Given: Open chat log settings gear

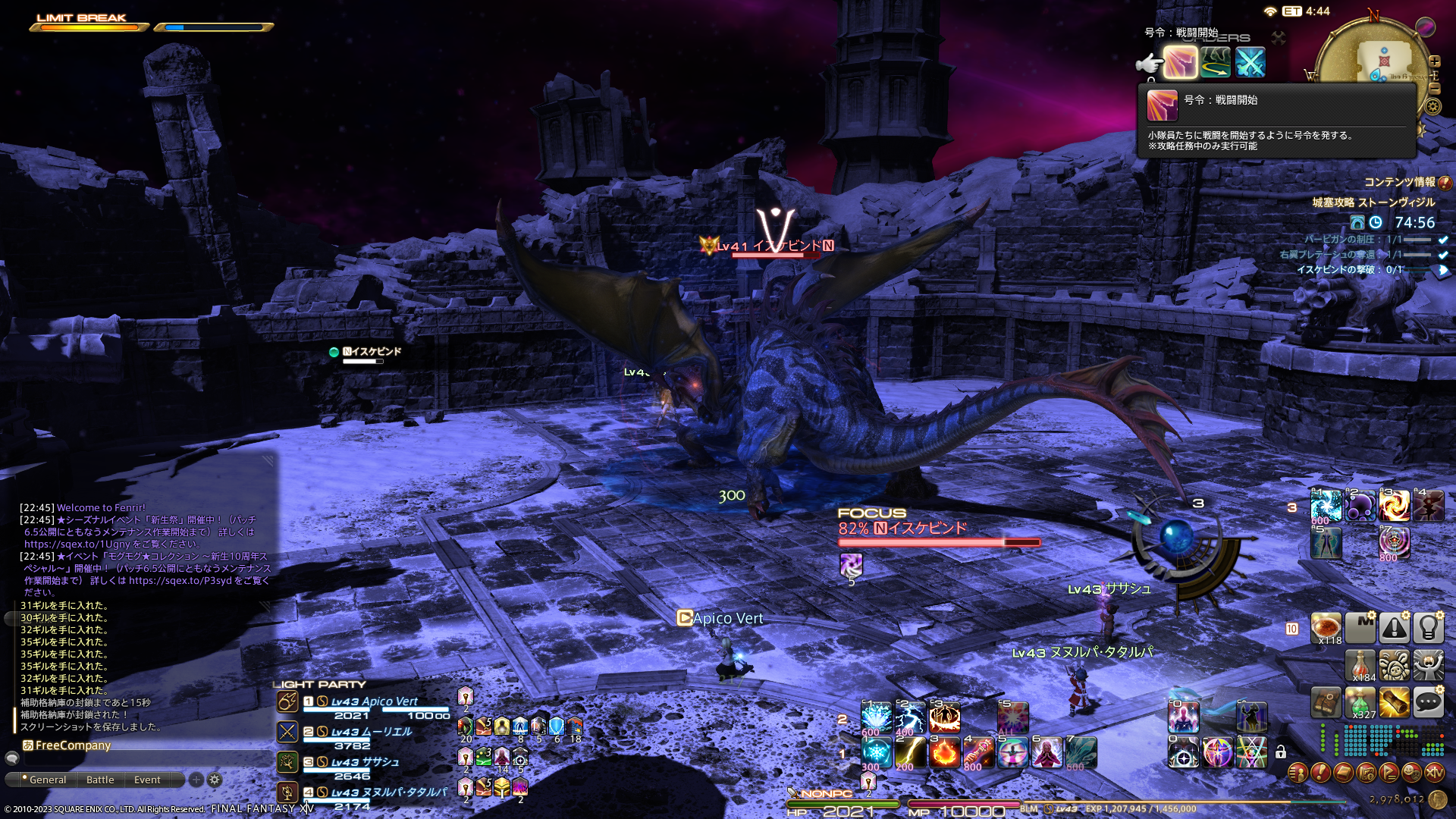Looking at the screenshot, I should (215, 780).
